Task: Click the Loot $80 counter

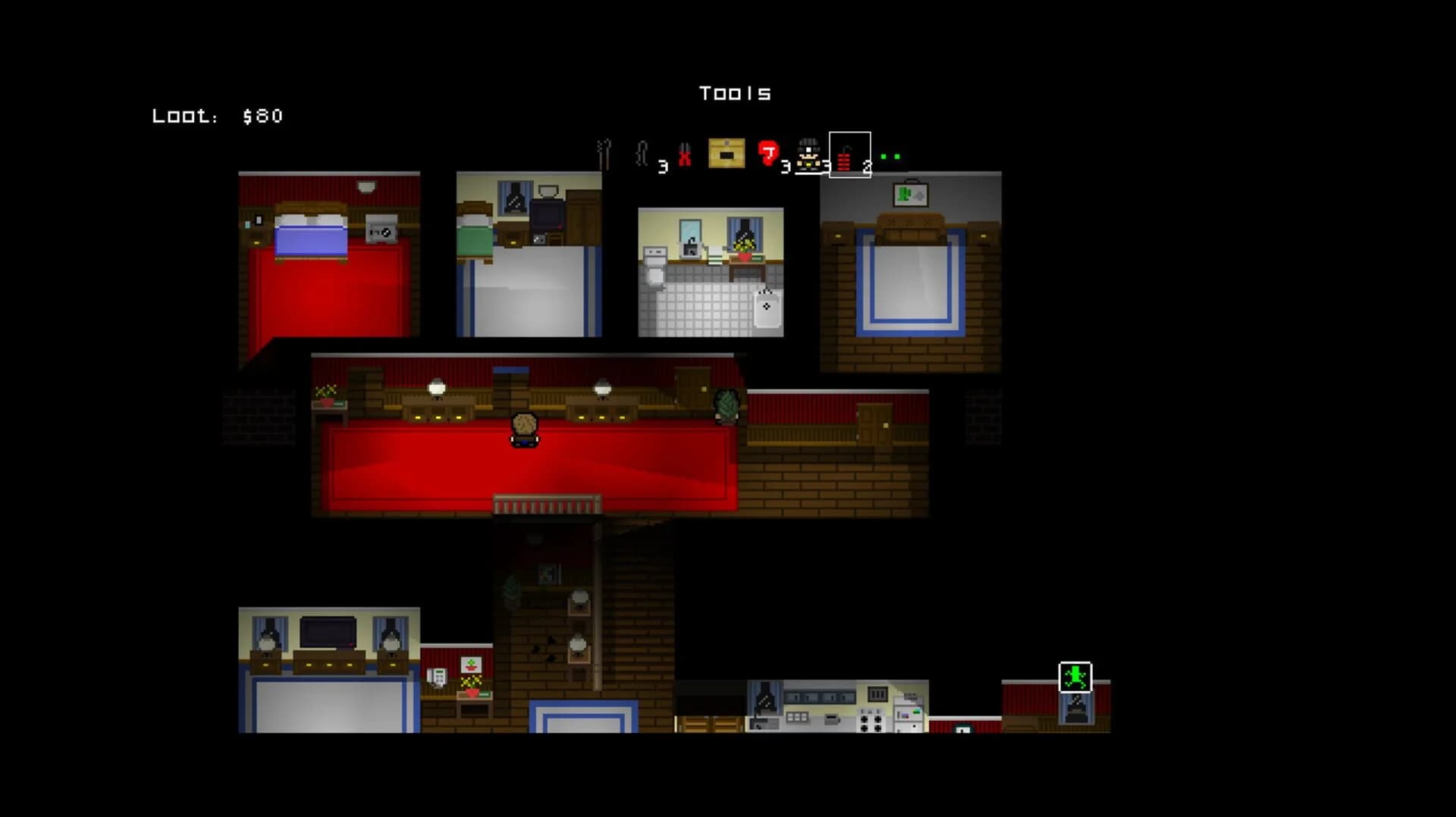Action: [x=217, y=116]
